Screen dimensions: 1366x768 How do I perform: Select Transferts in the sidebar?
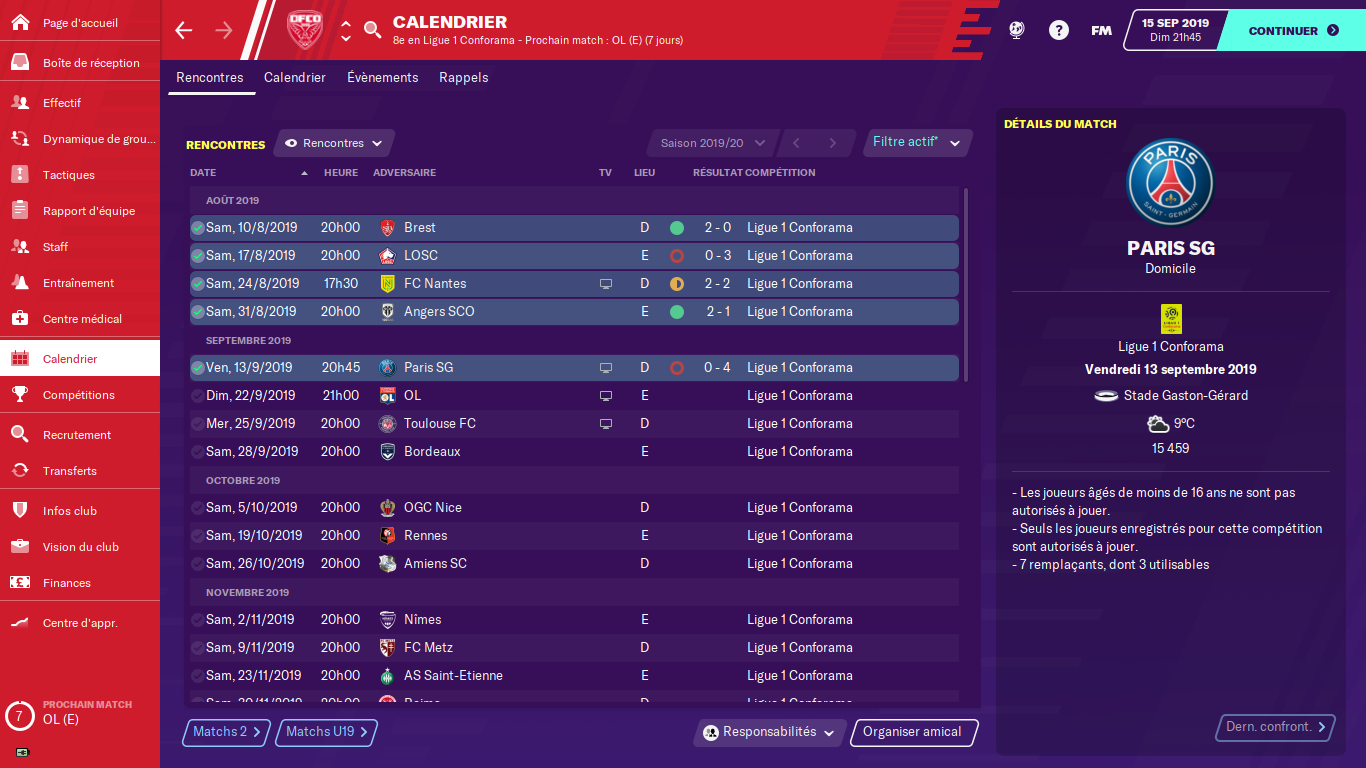[x=70, y=471]
